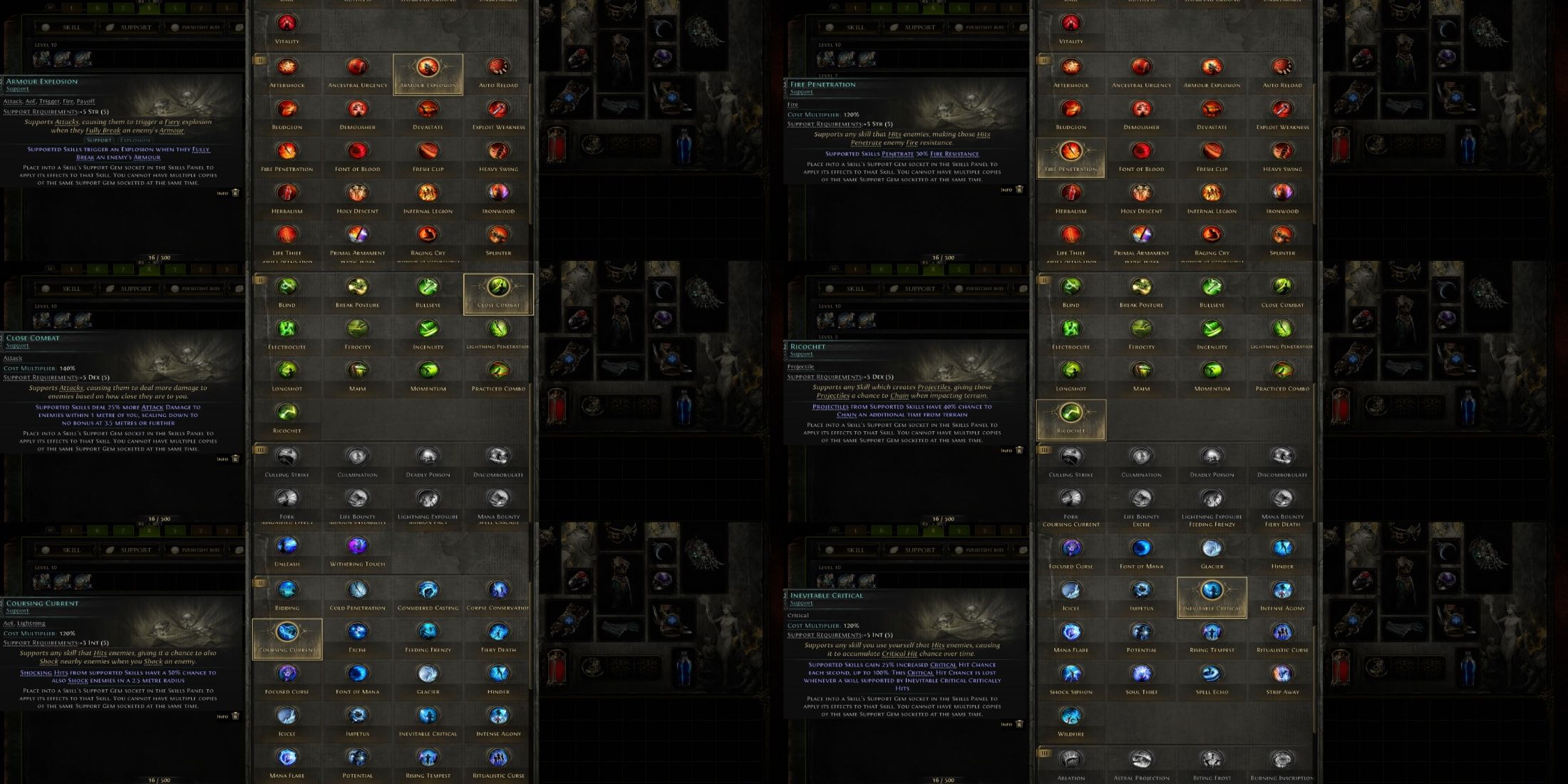Select the Ablation support gem
The image size is (1568, 784).
click(x=1071, y=761)
